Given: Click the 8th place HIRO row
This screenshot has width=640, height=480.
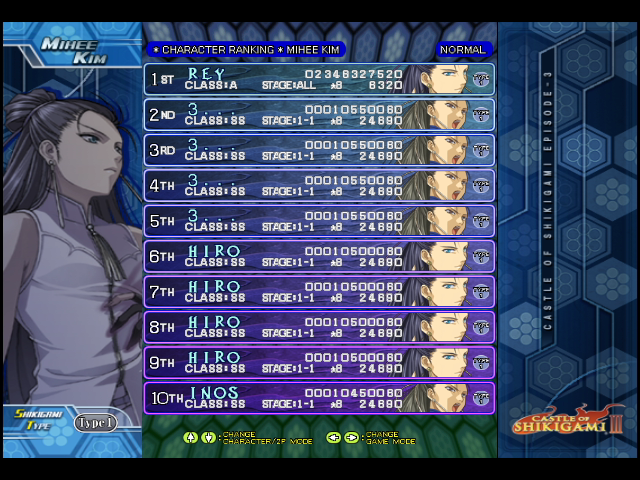Looking at the screenshot, I should coord(319,327).
